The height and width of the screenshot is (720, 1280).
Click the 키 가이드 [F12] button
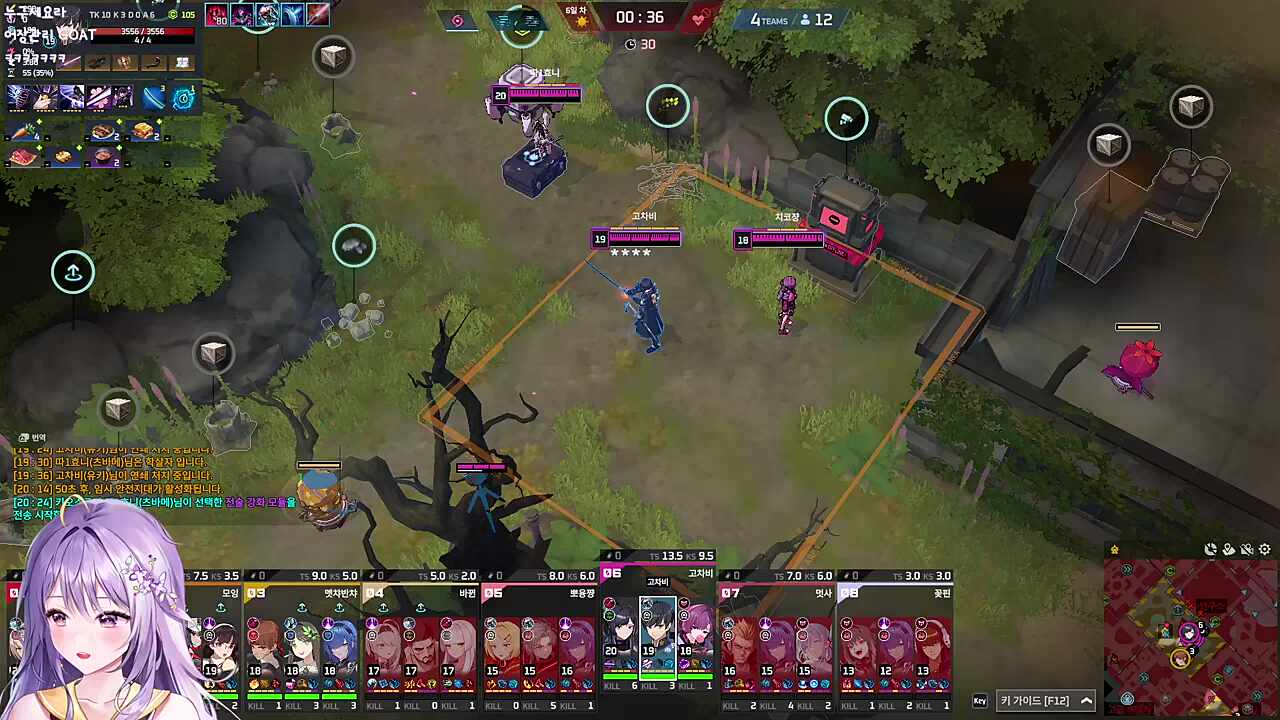click(x=1035, y=700)
